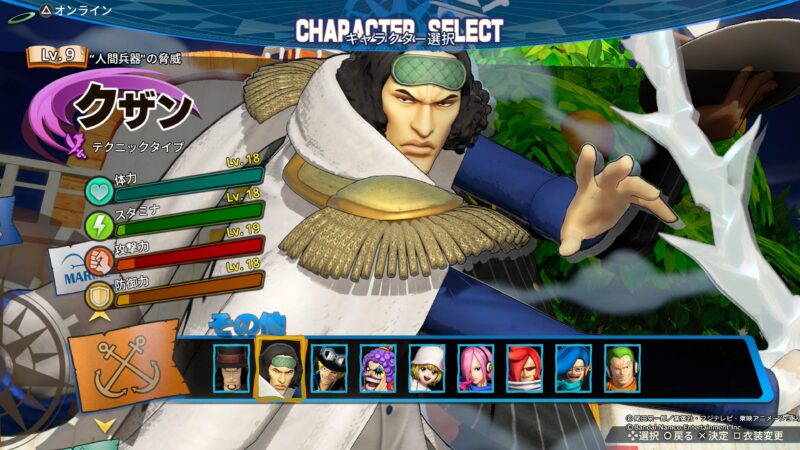Screen dimensions: 800x450
Task: Click the up arrow above the anchor flag
Action: pyautogui.click(x=103, y=317)
